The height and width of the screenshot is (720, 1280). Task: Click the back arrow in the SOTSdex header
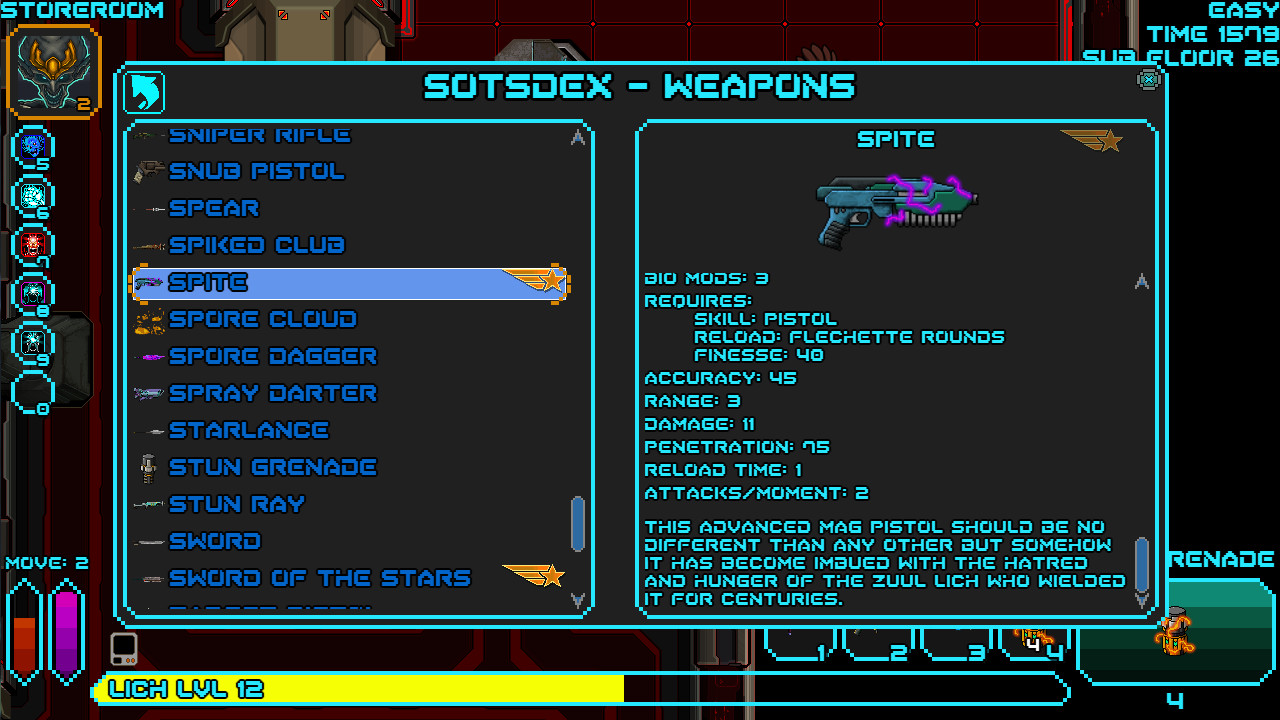click(145, 91)
